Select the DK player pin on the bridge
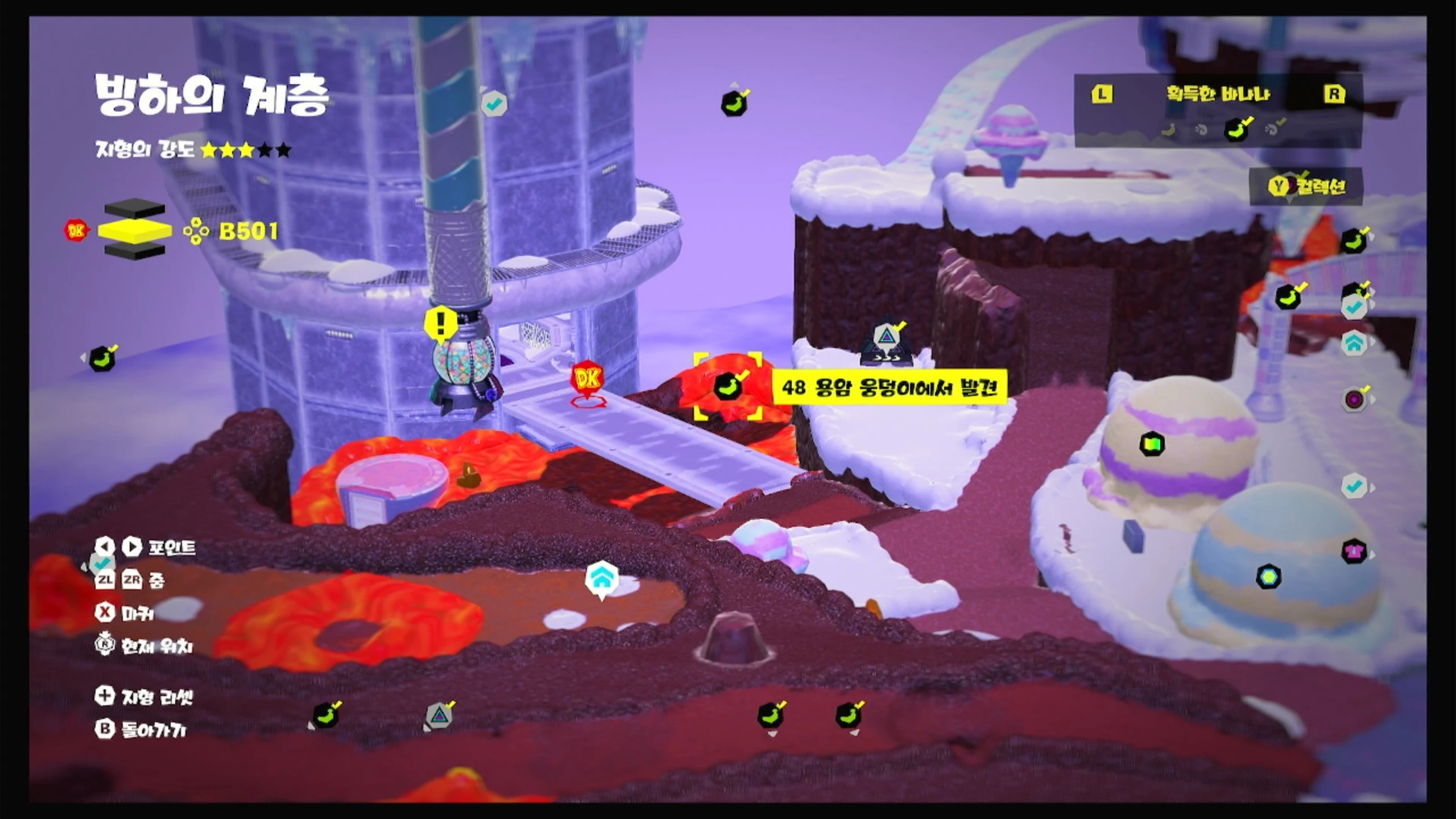1456x819 pixels. tap(587, 379)
